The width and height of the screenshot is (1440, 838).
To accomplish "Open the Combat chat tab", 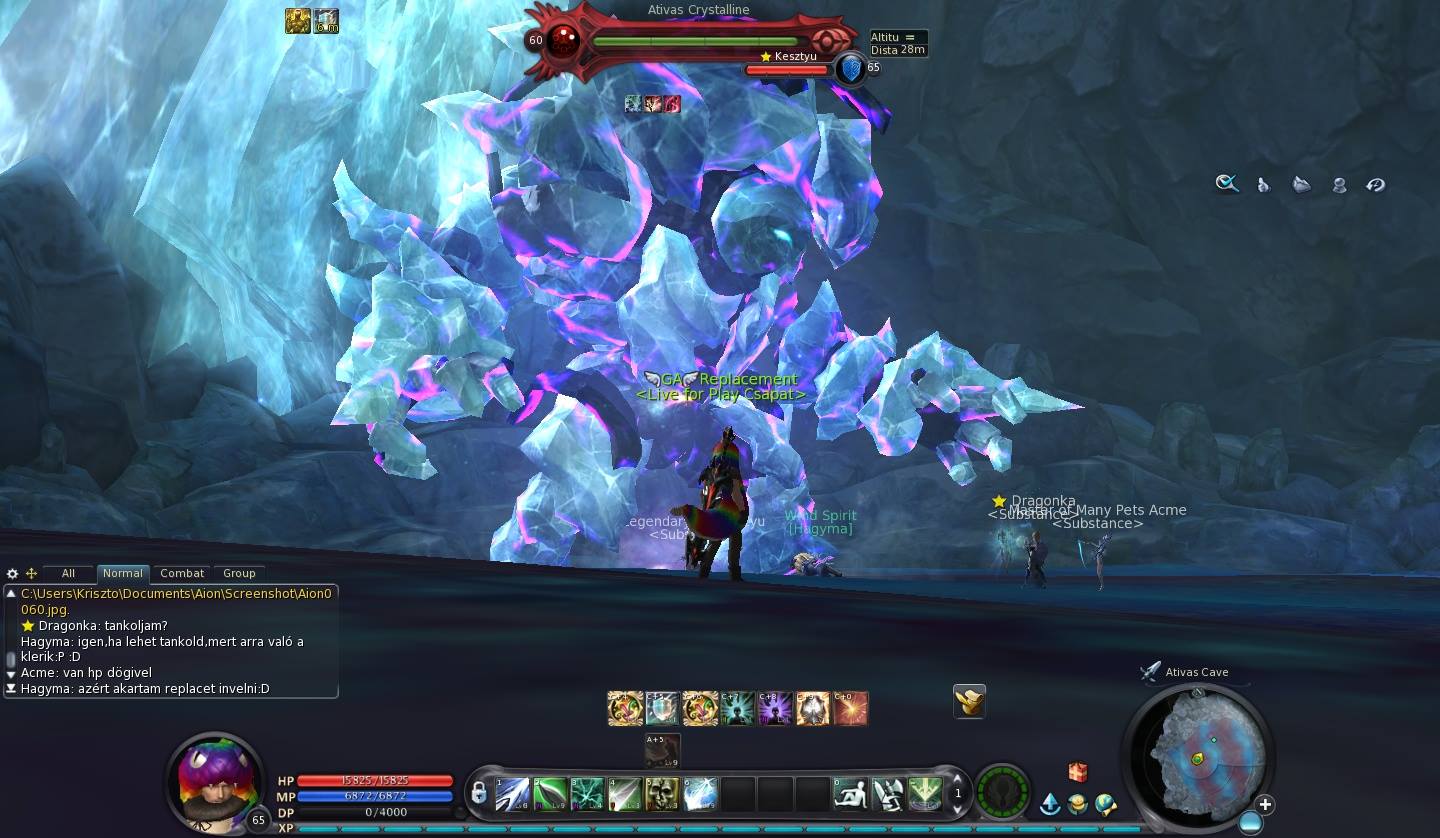I will [x=182, y=573].
